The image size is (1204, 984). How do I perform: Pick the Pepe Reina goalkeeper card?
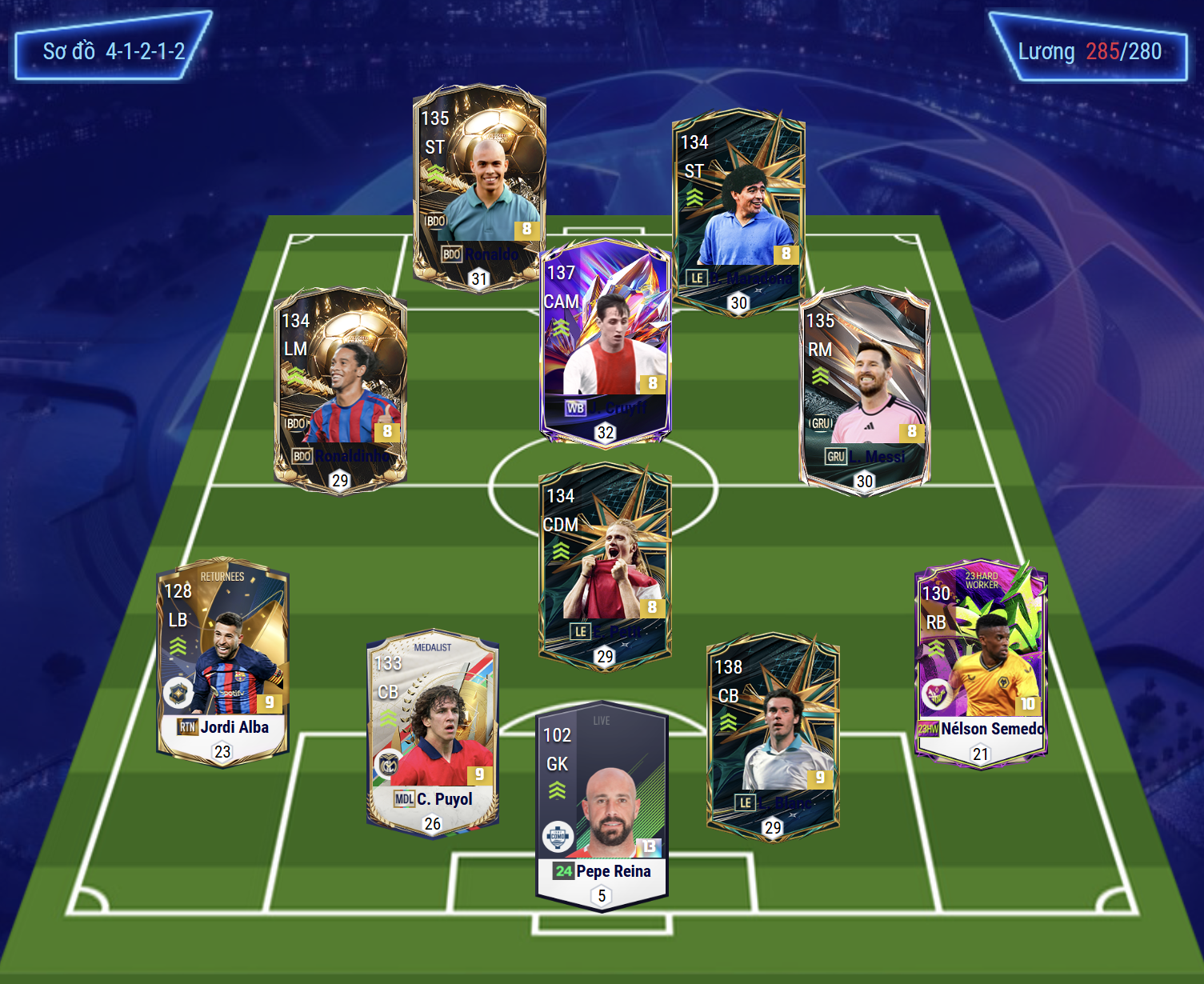pyautogui.click(x=602, y=804)
